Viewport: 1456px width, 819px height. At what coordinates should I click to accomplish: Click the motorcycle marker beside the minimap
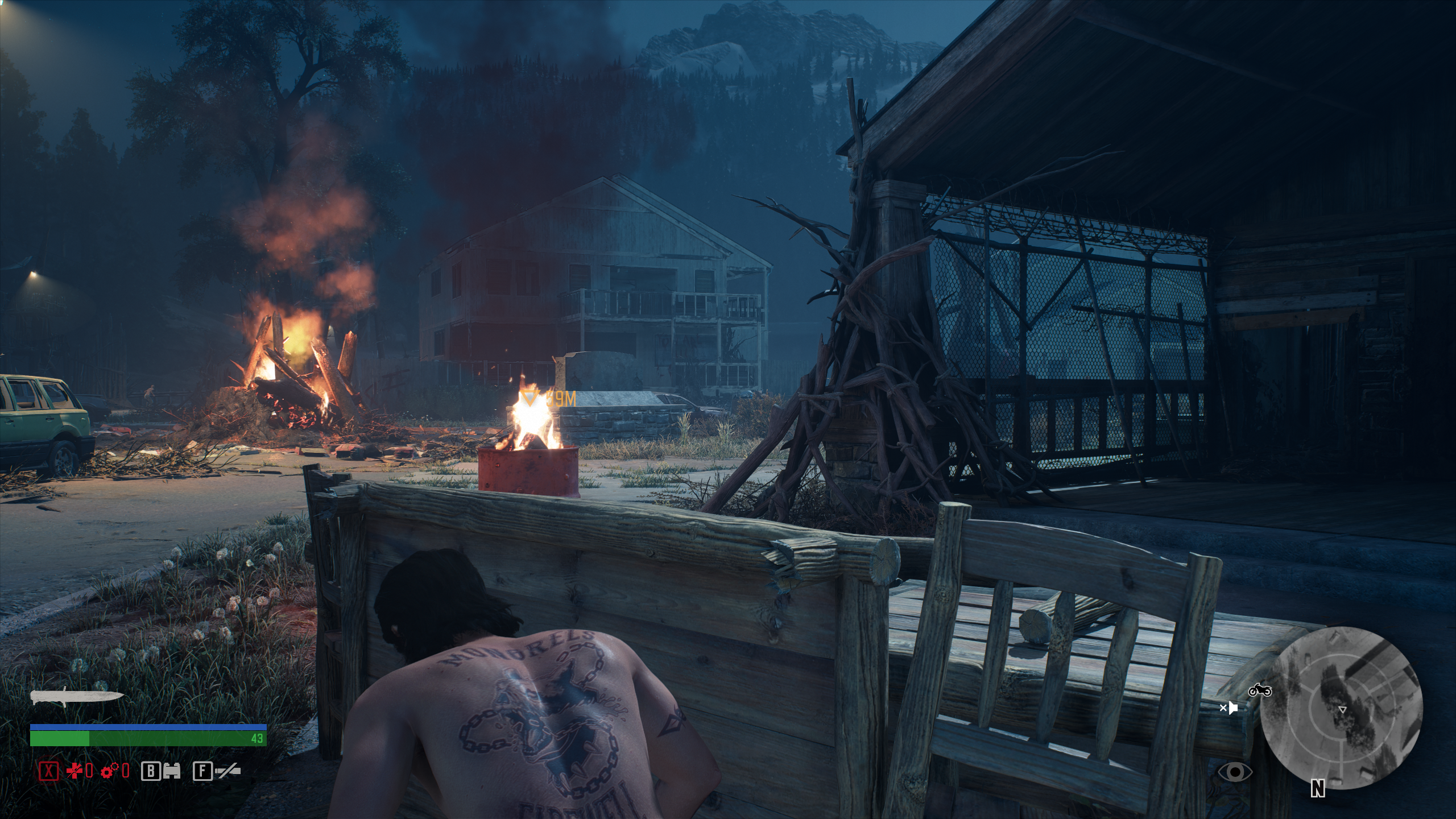[x=1260, y=690]
